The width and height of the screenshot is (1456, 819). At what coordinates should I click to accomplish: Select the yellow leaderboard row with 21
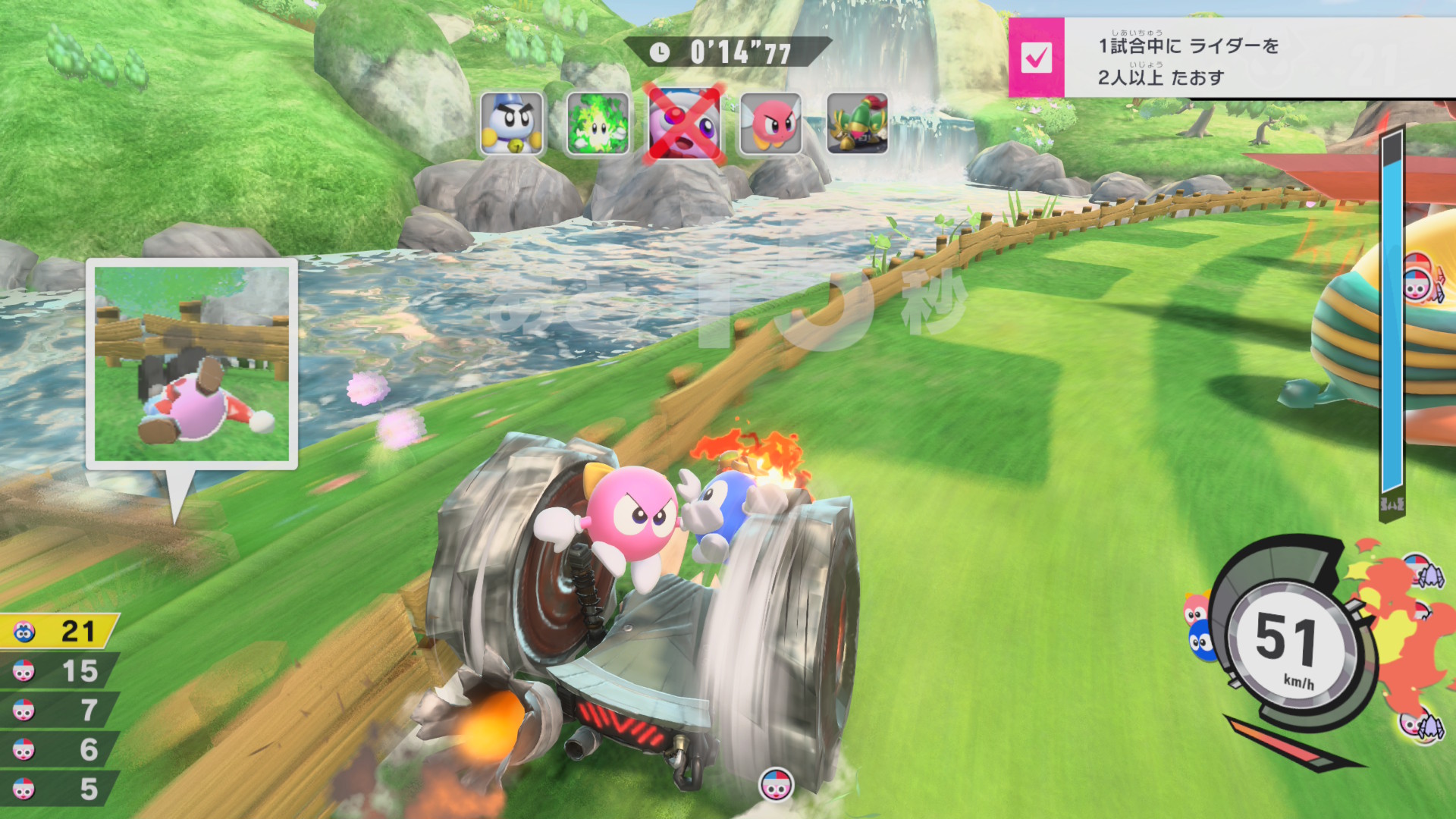point(59,631)
